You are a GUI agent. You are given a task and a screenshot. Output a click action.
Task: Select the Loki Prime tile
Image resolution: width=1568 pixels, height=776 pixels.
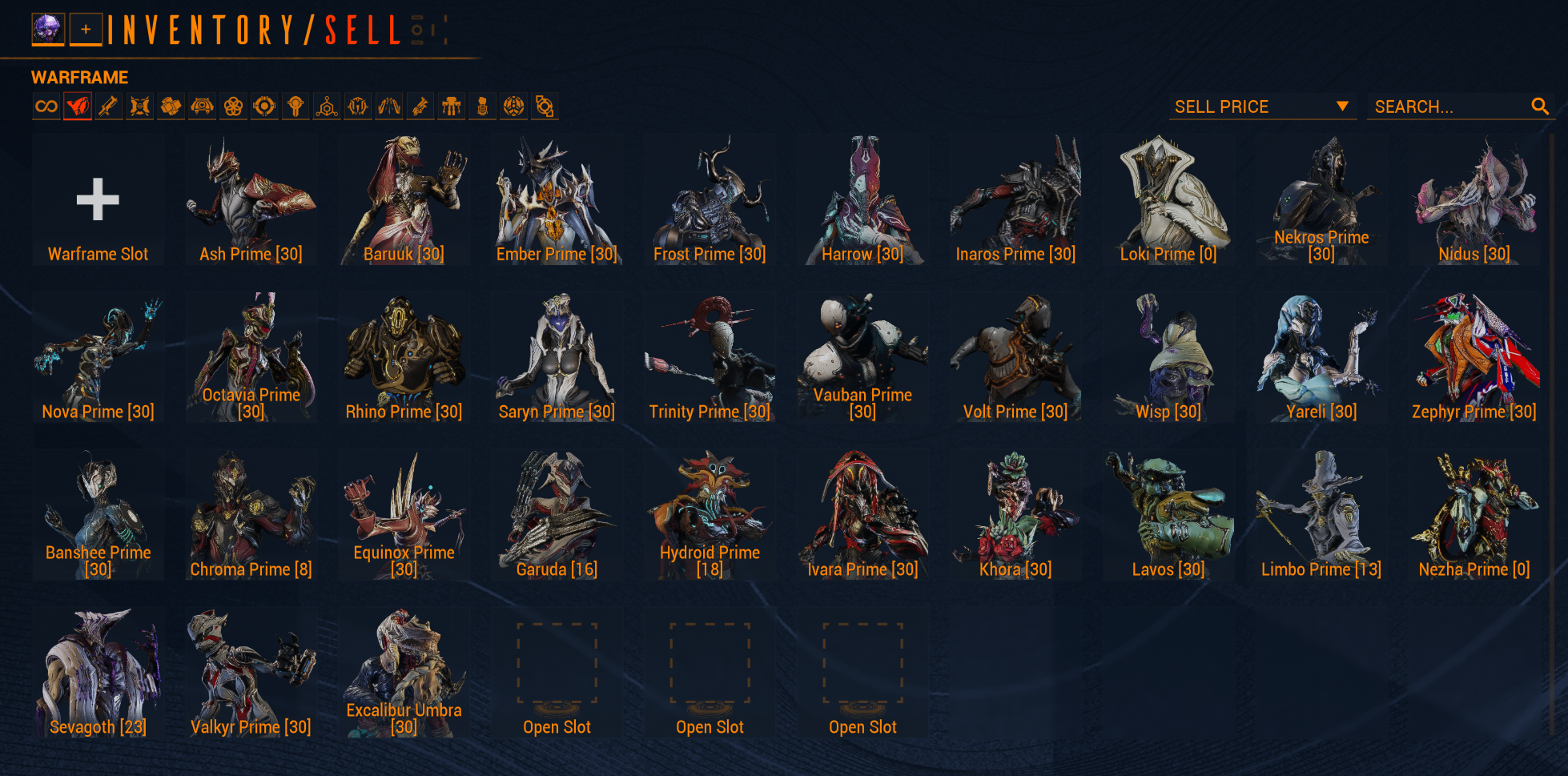1168,200
